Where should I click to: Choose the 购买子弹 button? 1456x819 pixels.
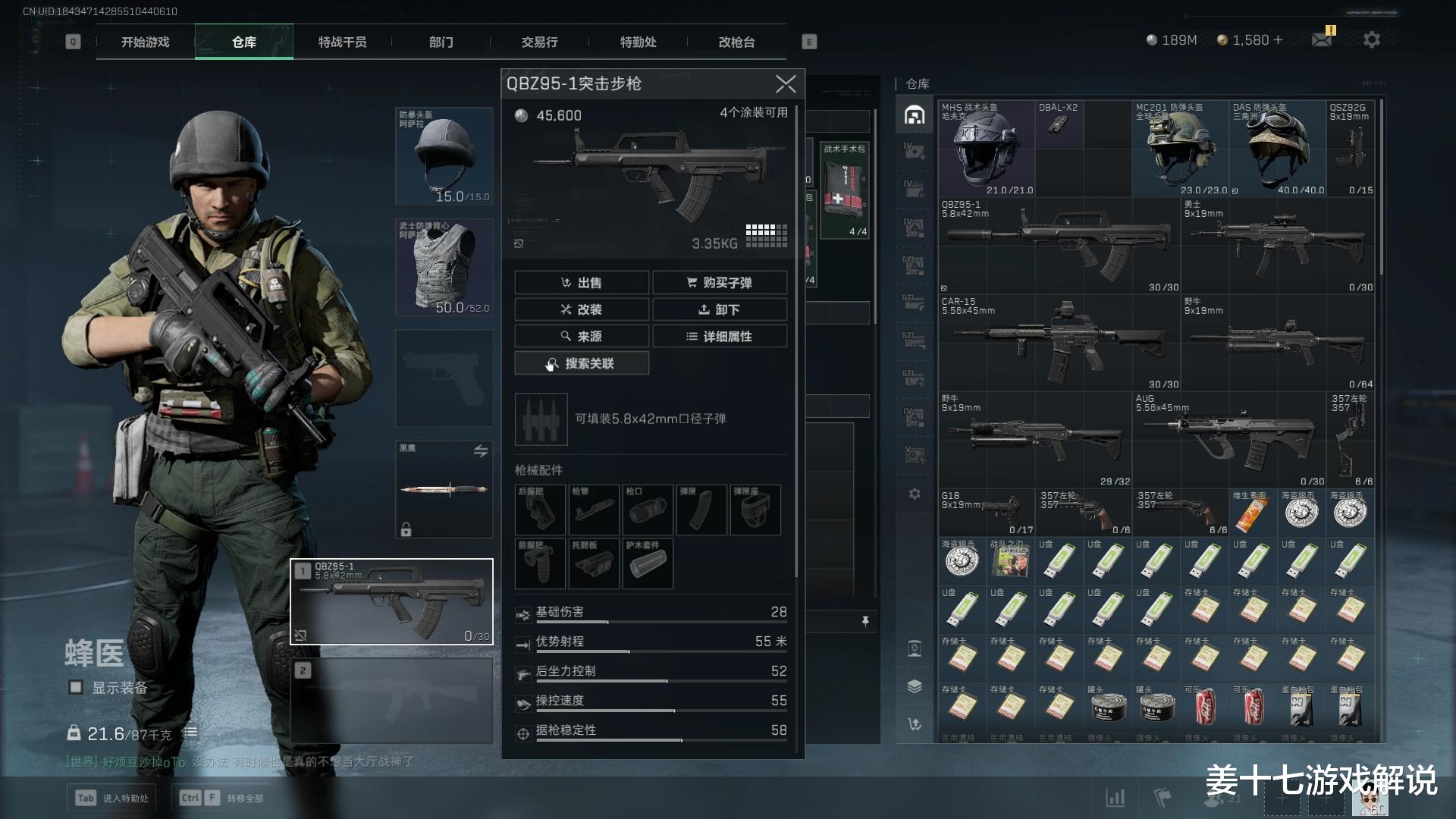tap(720, 283)
